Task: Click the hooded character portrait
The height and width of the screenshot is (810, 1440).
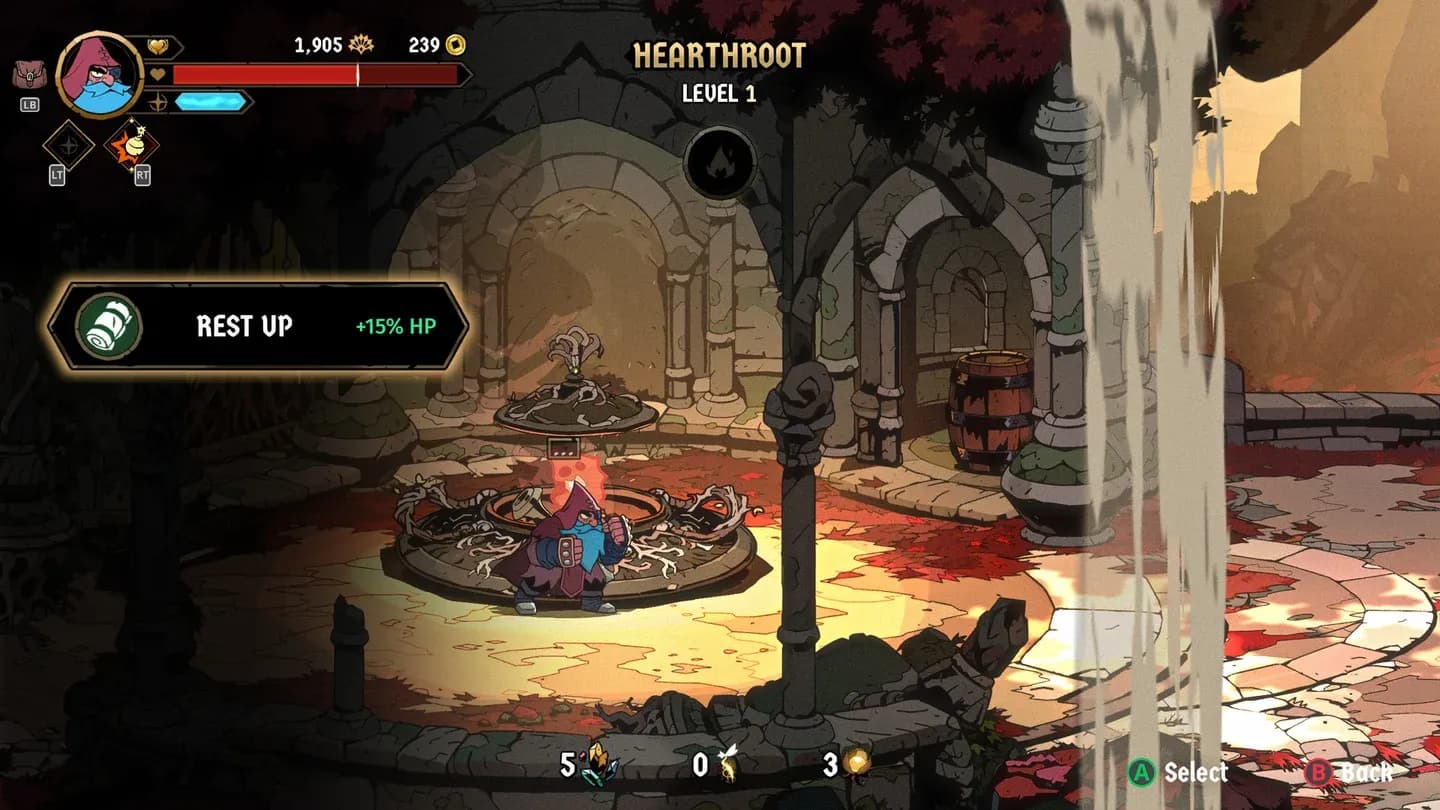Action: tap(99, 72)
